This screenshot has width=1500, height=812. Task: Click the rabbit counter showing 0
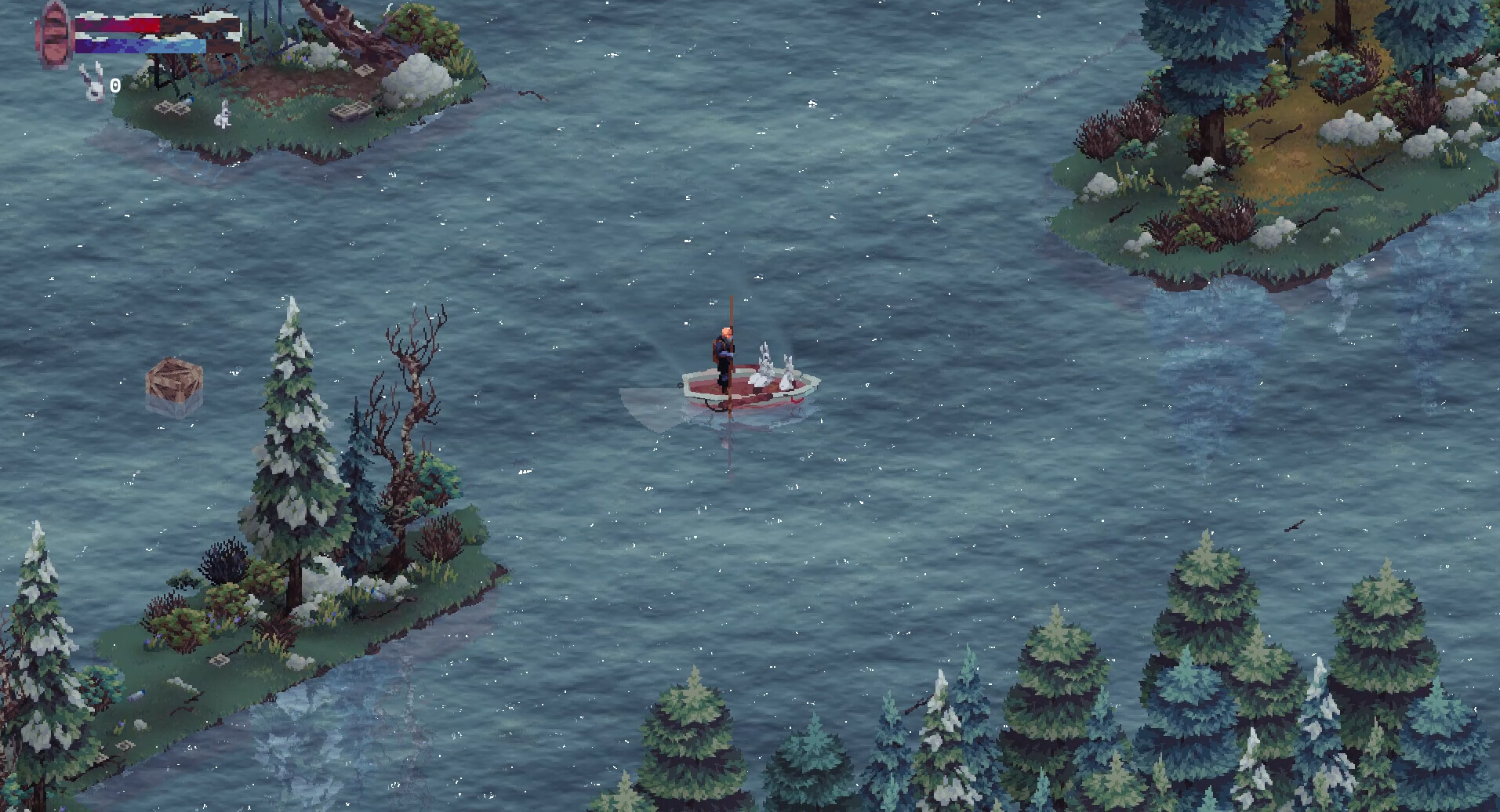(x=116, y=85)
